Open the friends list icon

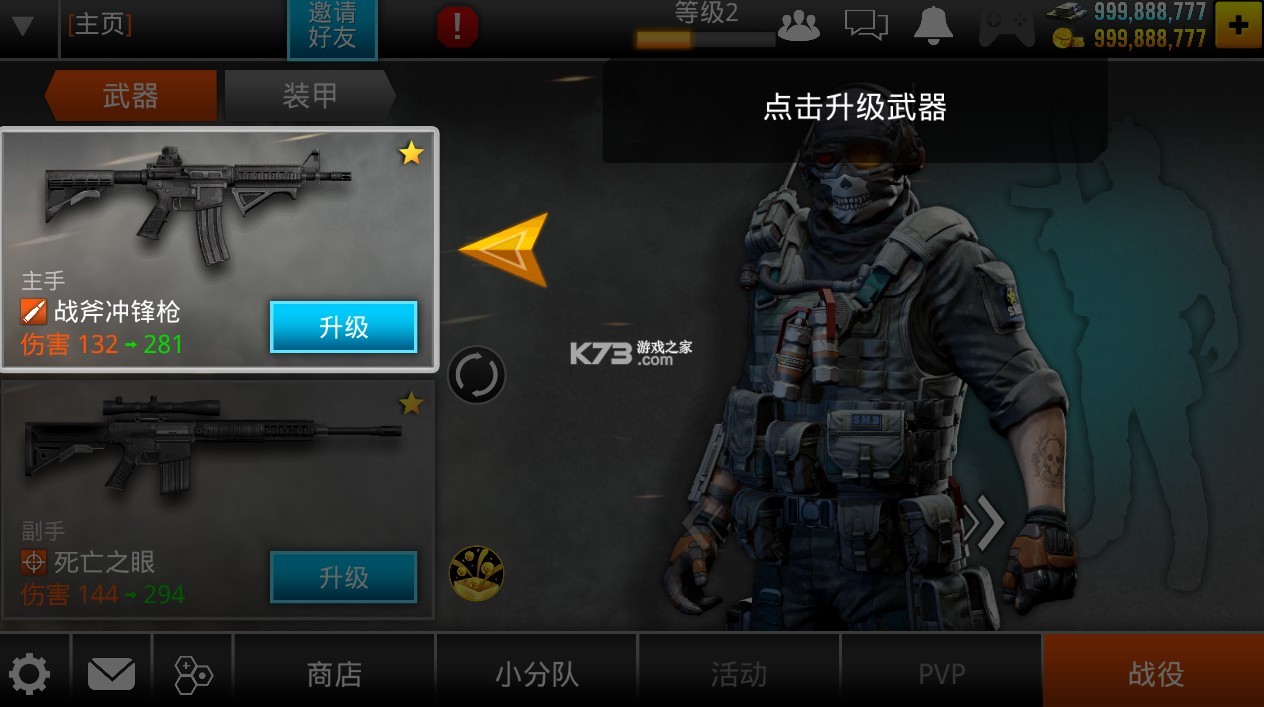pyautogui.click(x=798, y=26)
